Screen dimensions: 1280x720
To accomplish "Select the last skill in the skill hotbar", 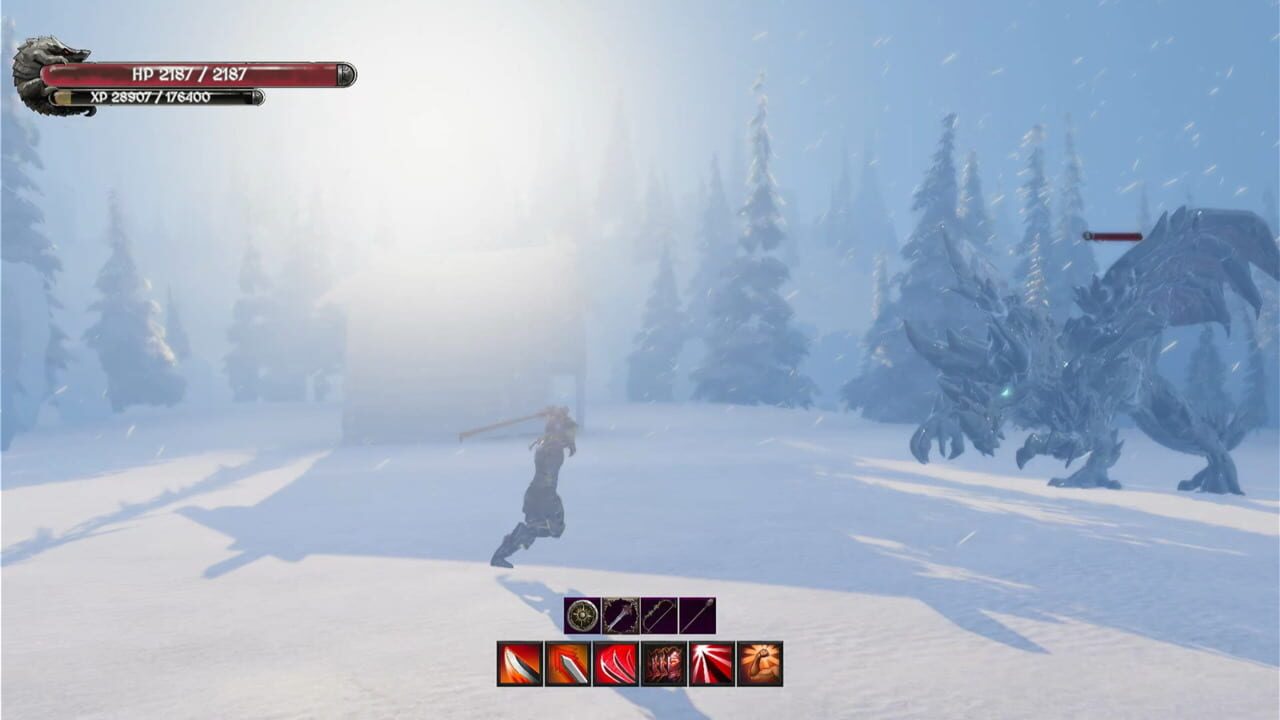I will coord(759,662).
